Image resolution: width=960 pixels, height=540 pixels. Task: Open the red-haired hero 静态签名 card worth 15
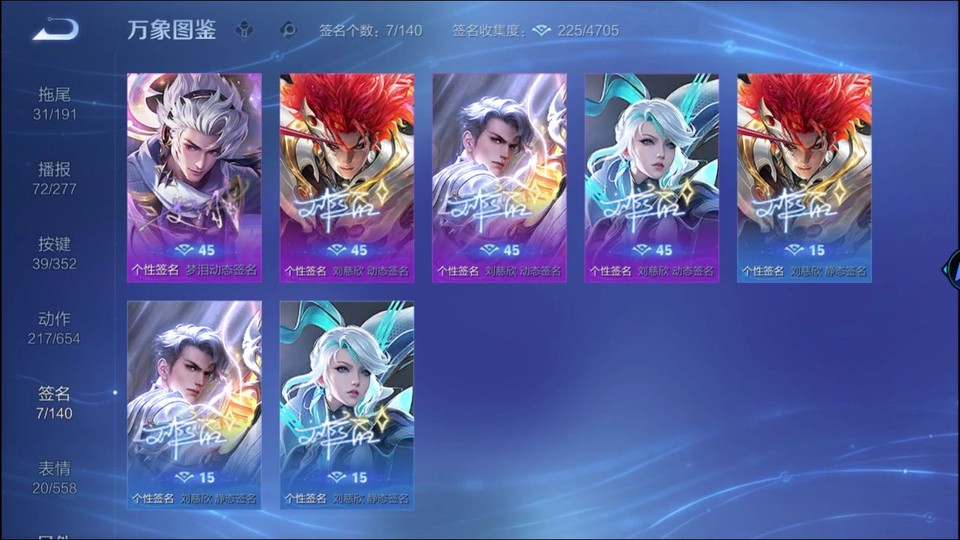pos(804,177)
